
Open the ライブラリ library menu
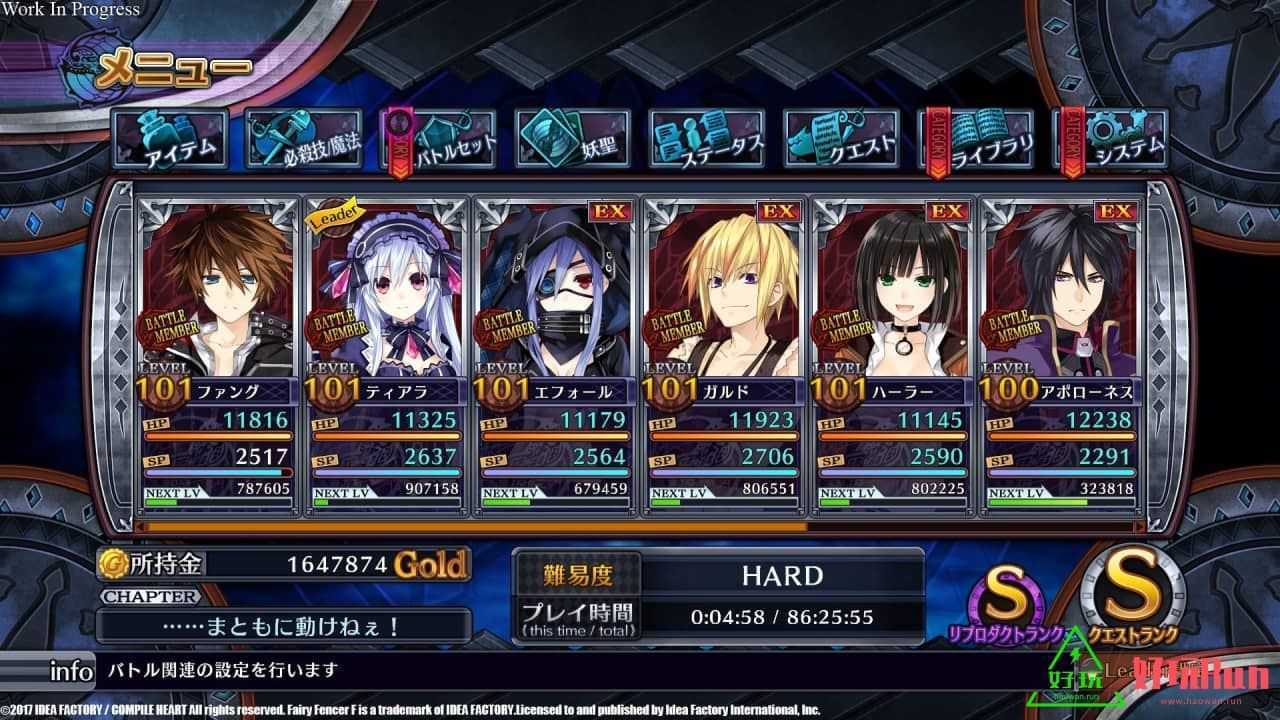(975, 139)
